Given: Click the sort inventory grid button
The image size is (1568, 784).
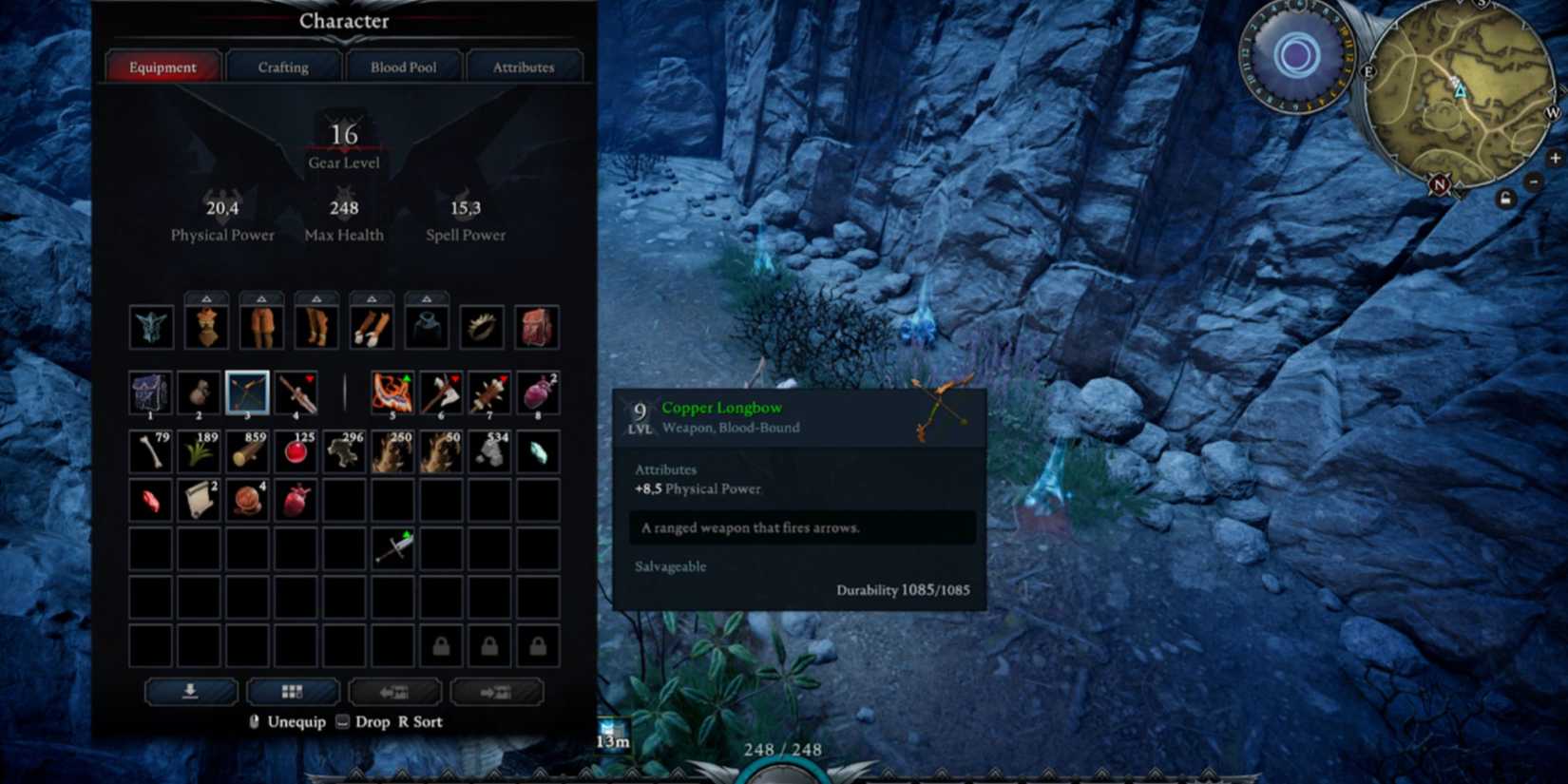Looking at the screenshot, I should 293,691.
